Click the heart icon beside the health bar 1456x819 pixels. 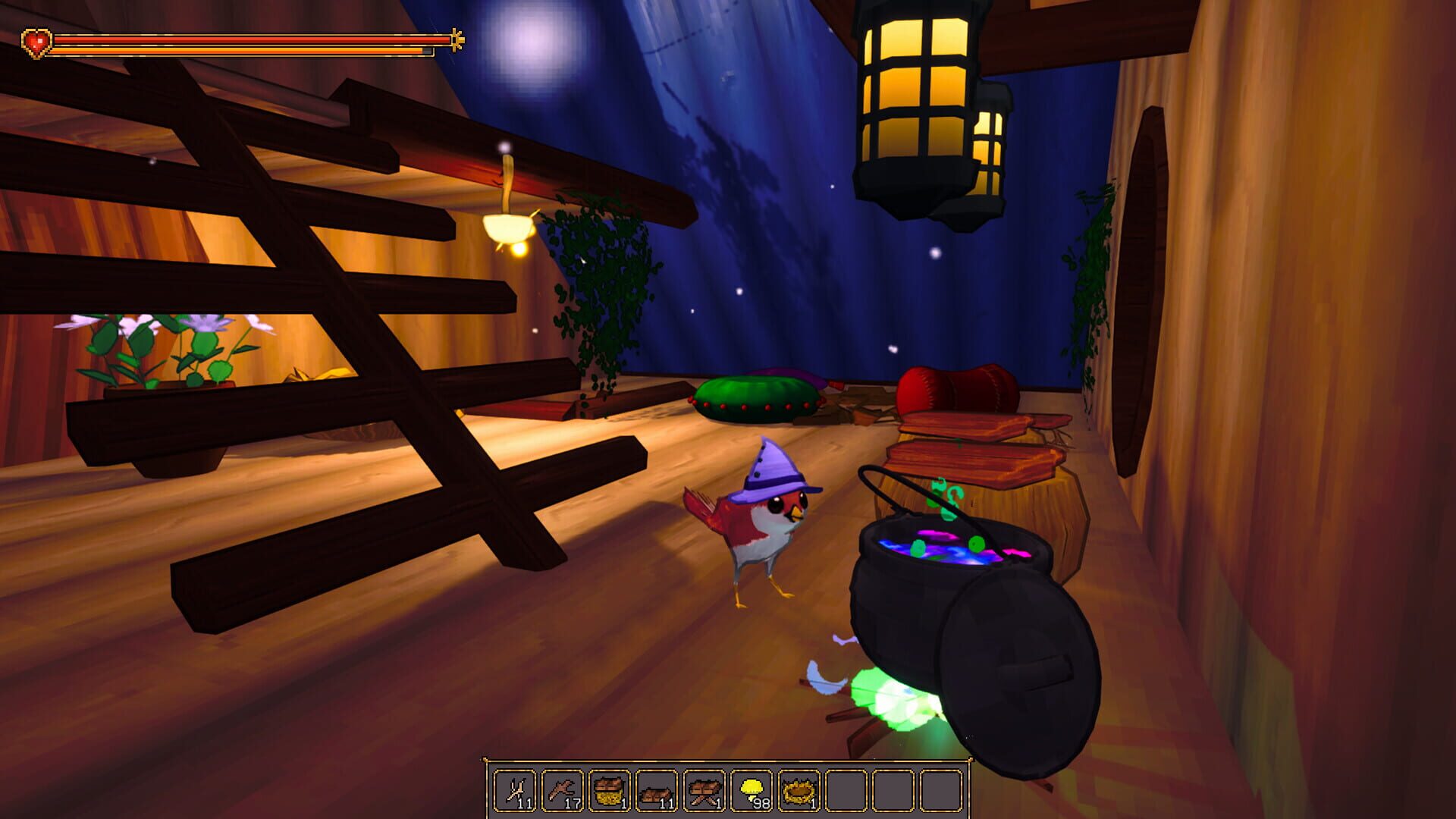[36, 42]
